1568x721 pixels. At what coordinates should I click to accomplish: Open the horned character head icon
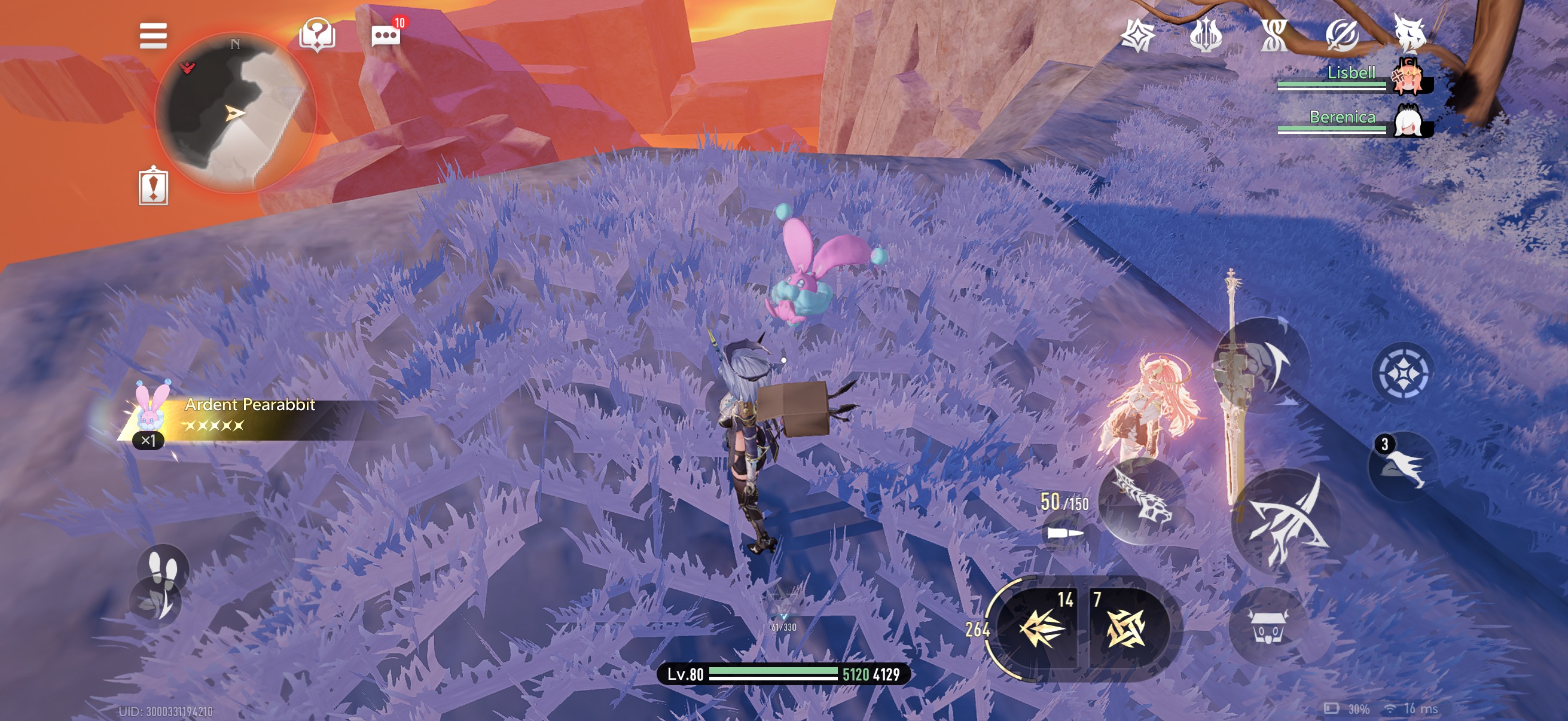tap(1410, 33)
